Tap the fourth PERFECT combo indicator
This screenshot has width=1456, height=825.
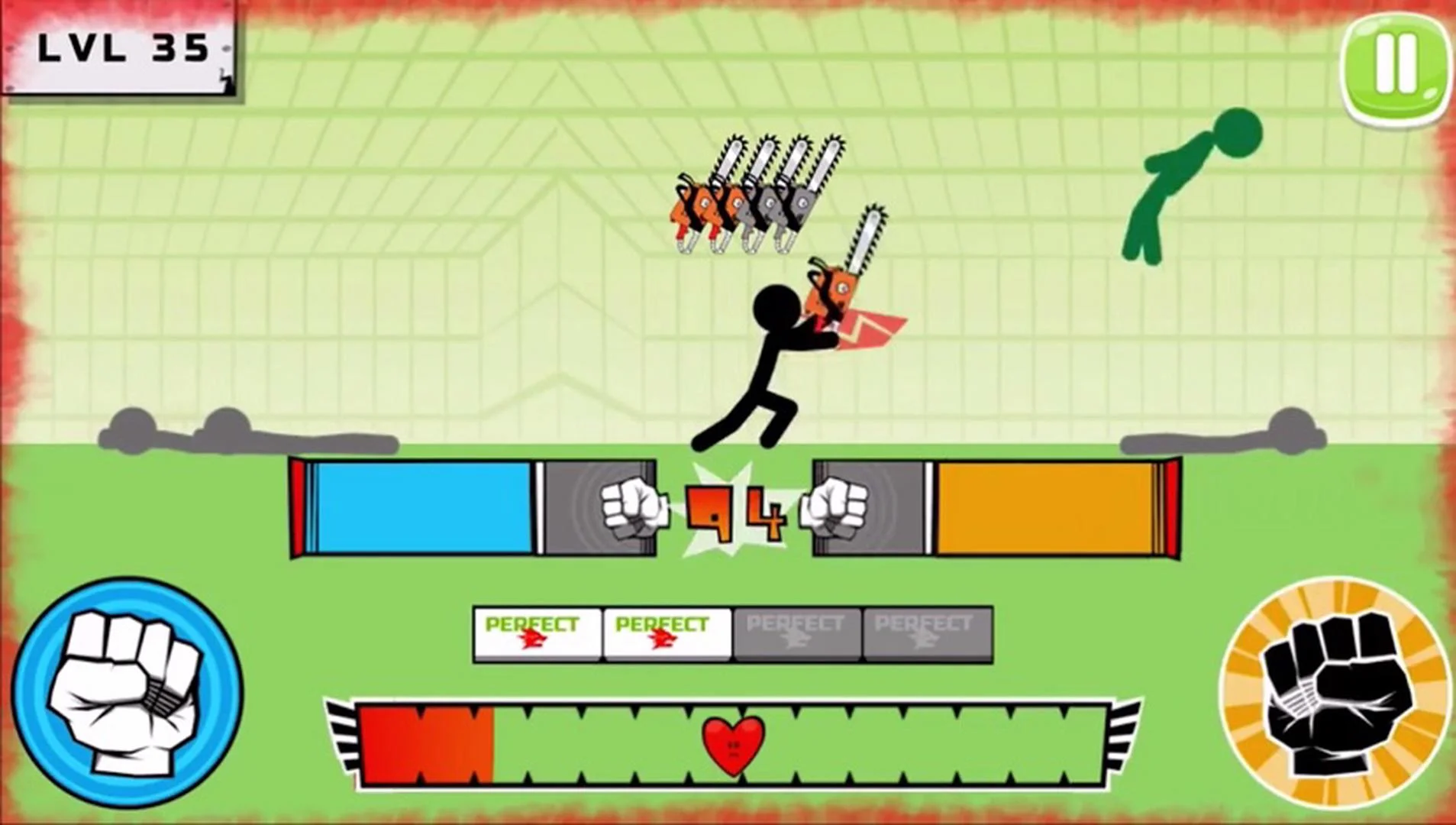click(926, 634)
